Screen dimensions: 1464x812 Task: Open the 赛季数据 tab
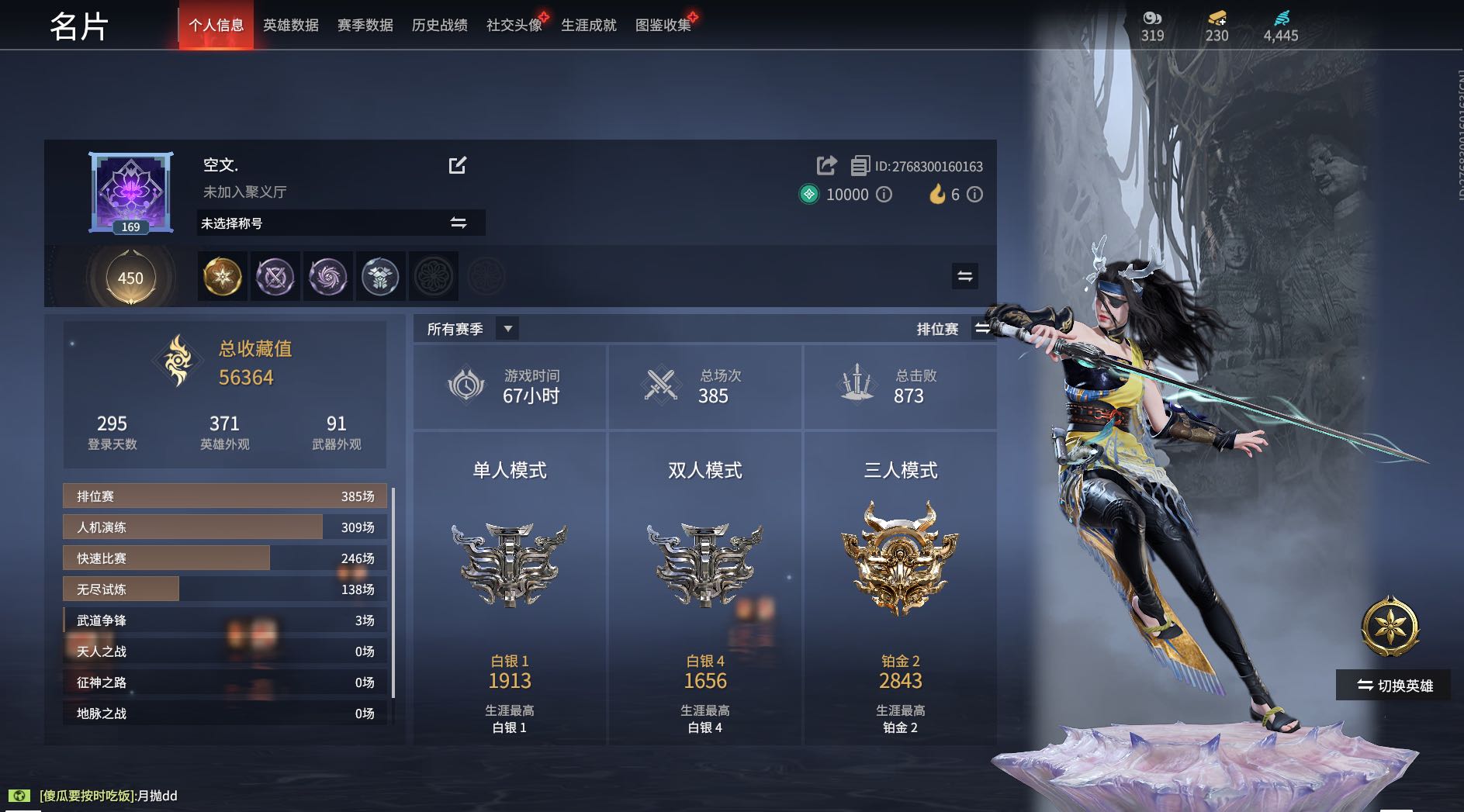(x=365, y=26)
